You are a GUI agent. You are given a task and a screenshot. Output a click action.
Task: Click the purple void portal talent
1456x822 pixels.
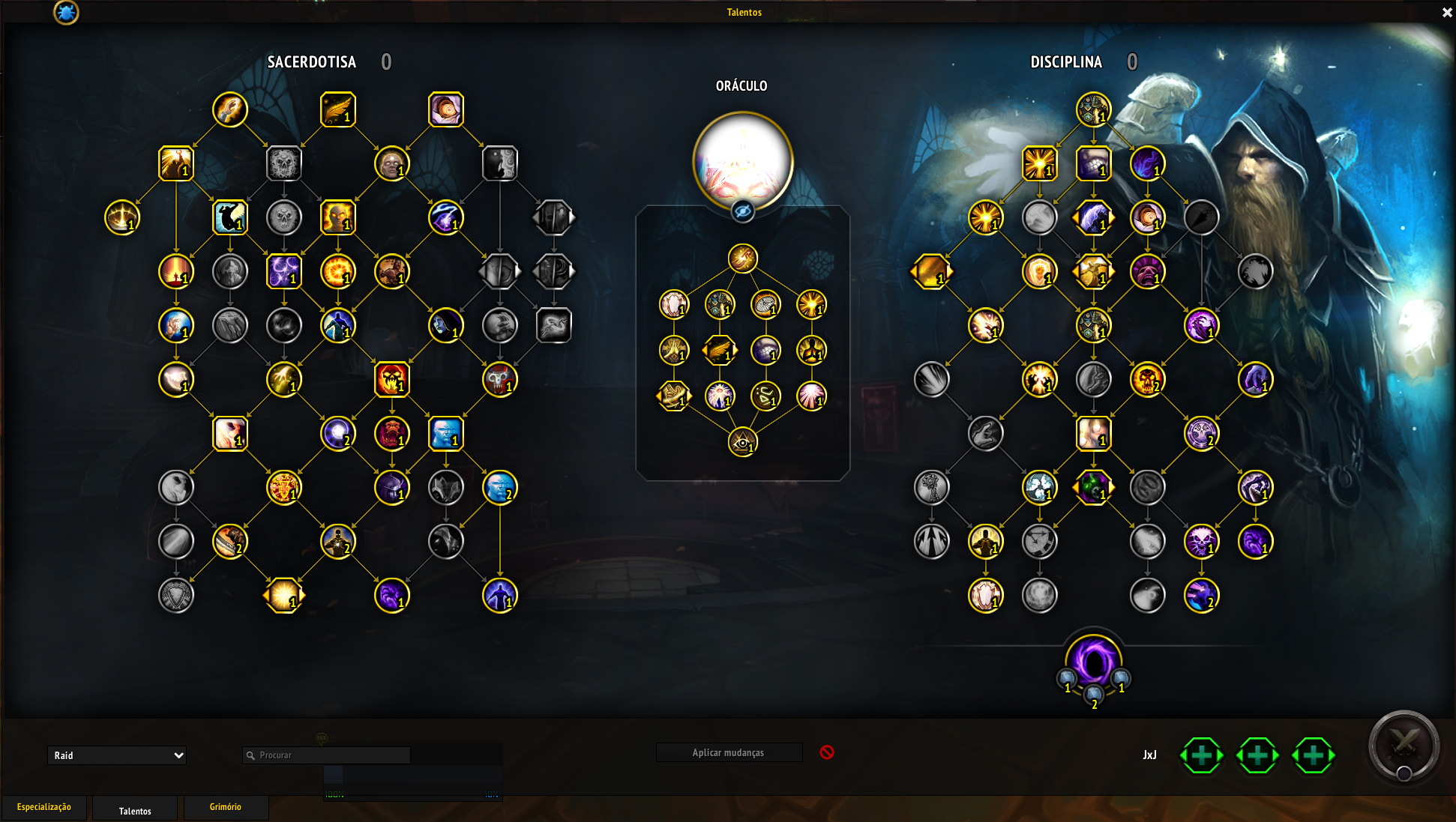pyautogui.click(x=1094, y=662)
